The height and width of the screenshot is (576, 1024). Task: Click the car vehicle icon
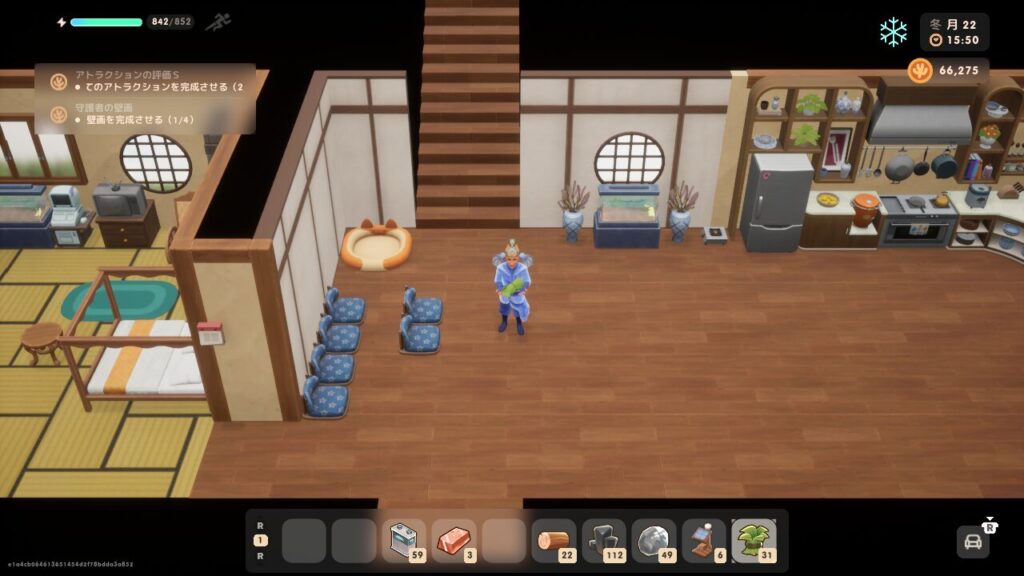coord(971,541)
